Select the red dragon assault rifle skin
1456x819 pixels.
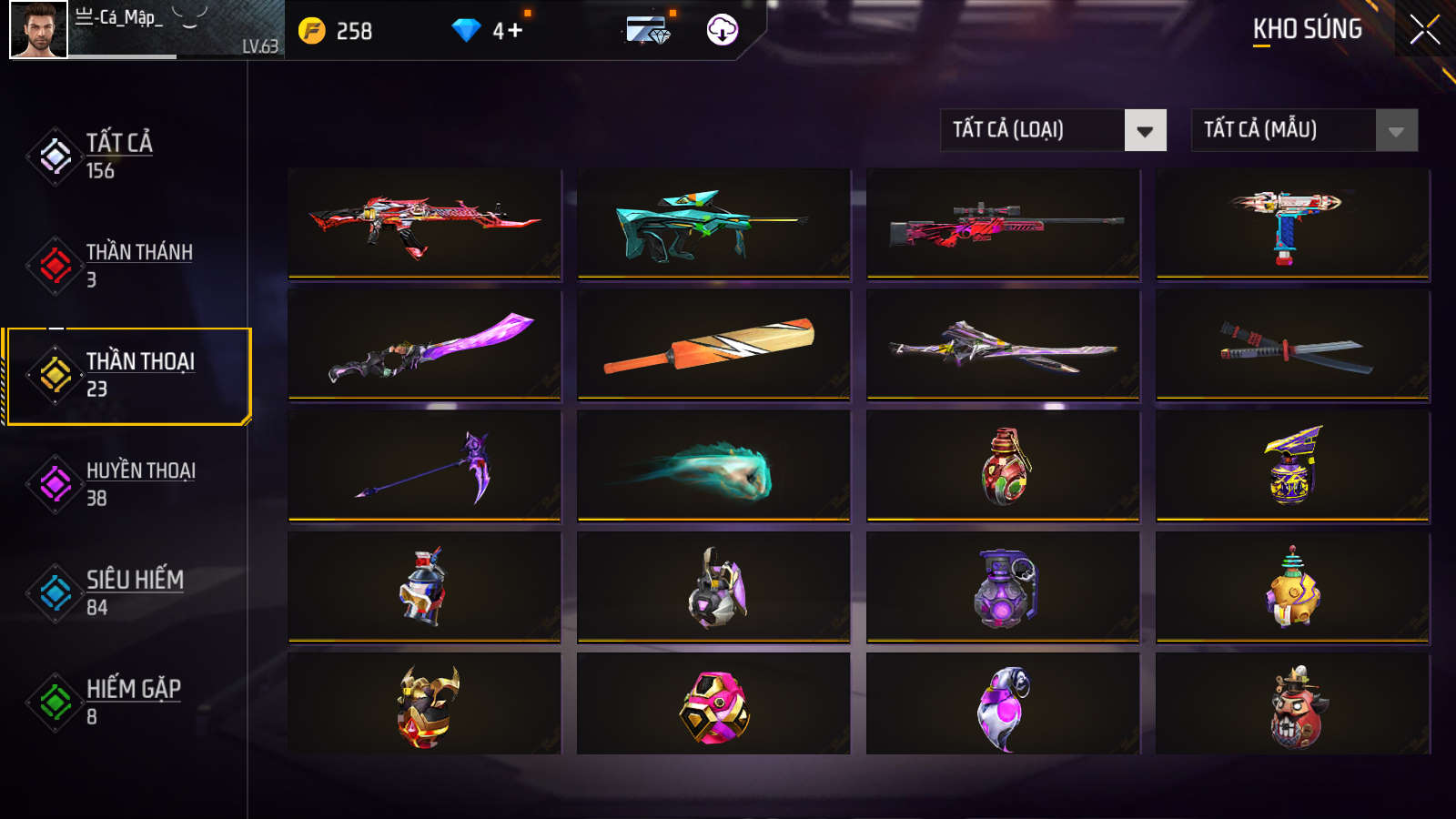coord(425,223)
